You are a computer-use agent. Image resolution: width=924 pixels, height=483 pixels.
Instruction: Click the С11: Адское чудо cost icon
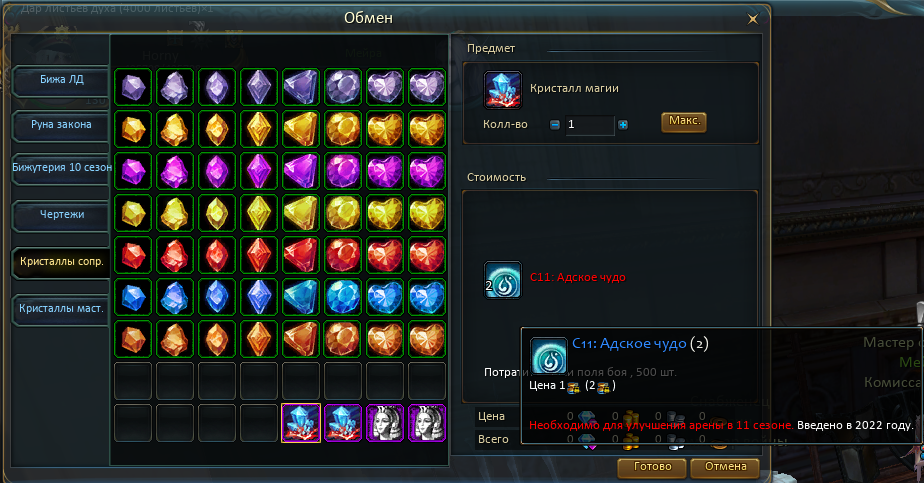pos(502,279)
